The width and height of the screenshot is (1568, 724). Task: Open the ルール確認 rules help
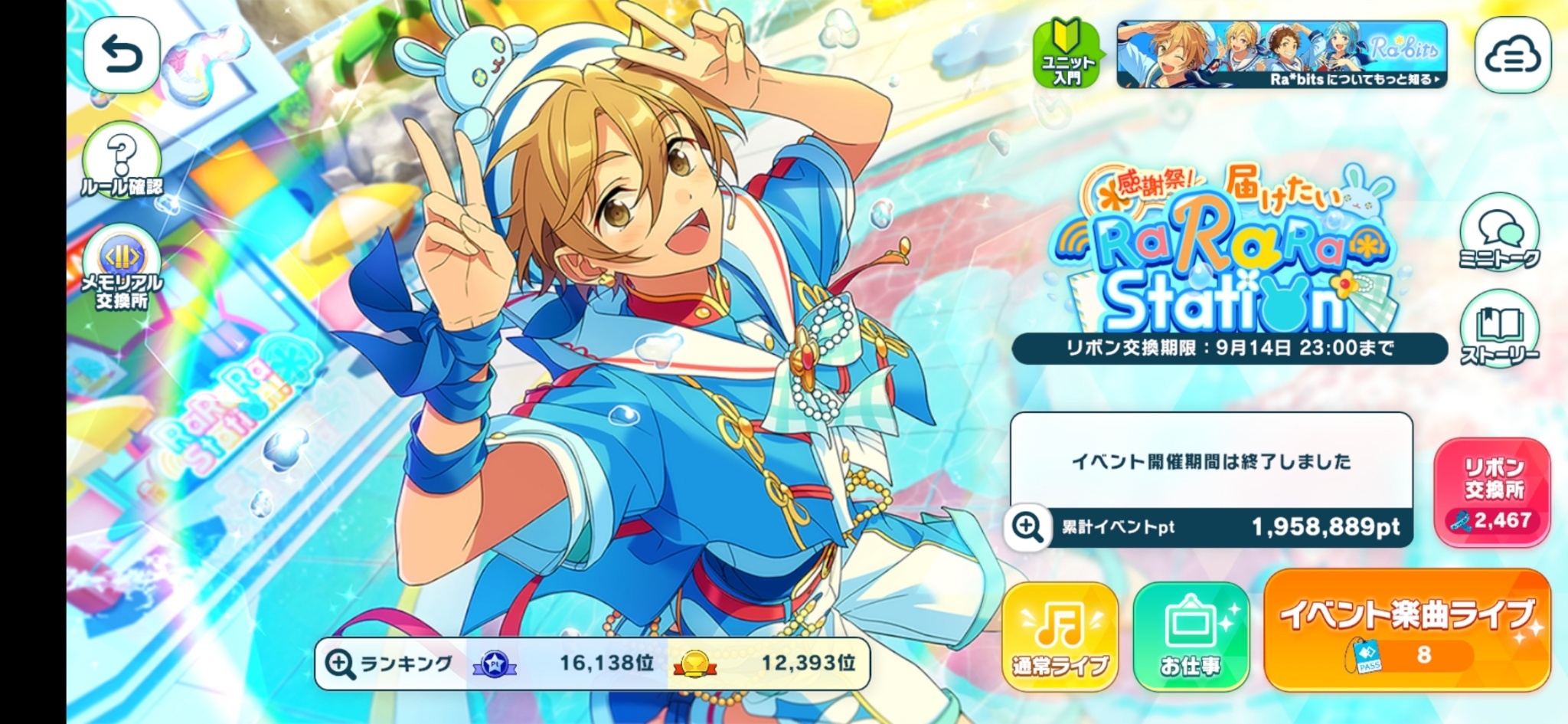122,162
